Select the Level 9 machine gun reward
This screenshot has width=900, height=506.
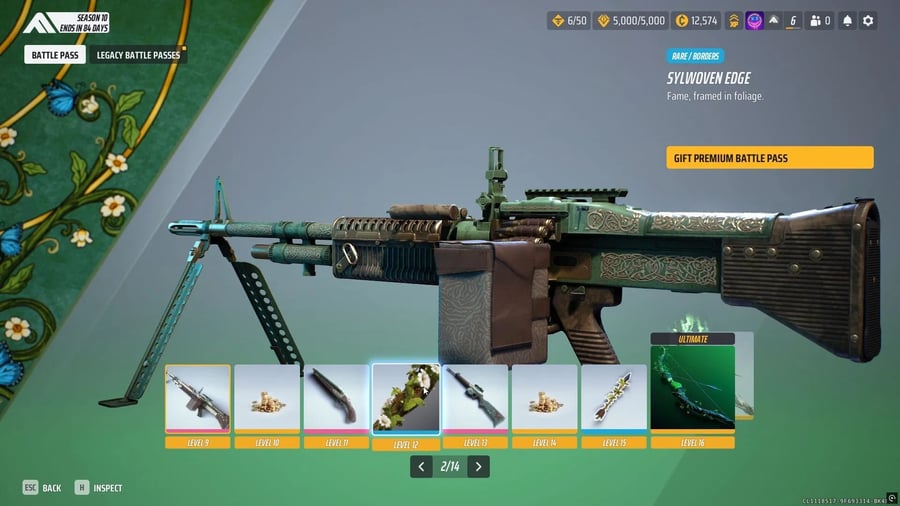point(198,399)
